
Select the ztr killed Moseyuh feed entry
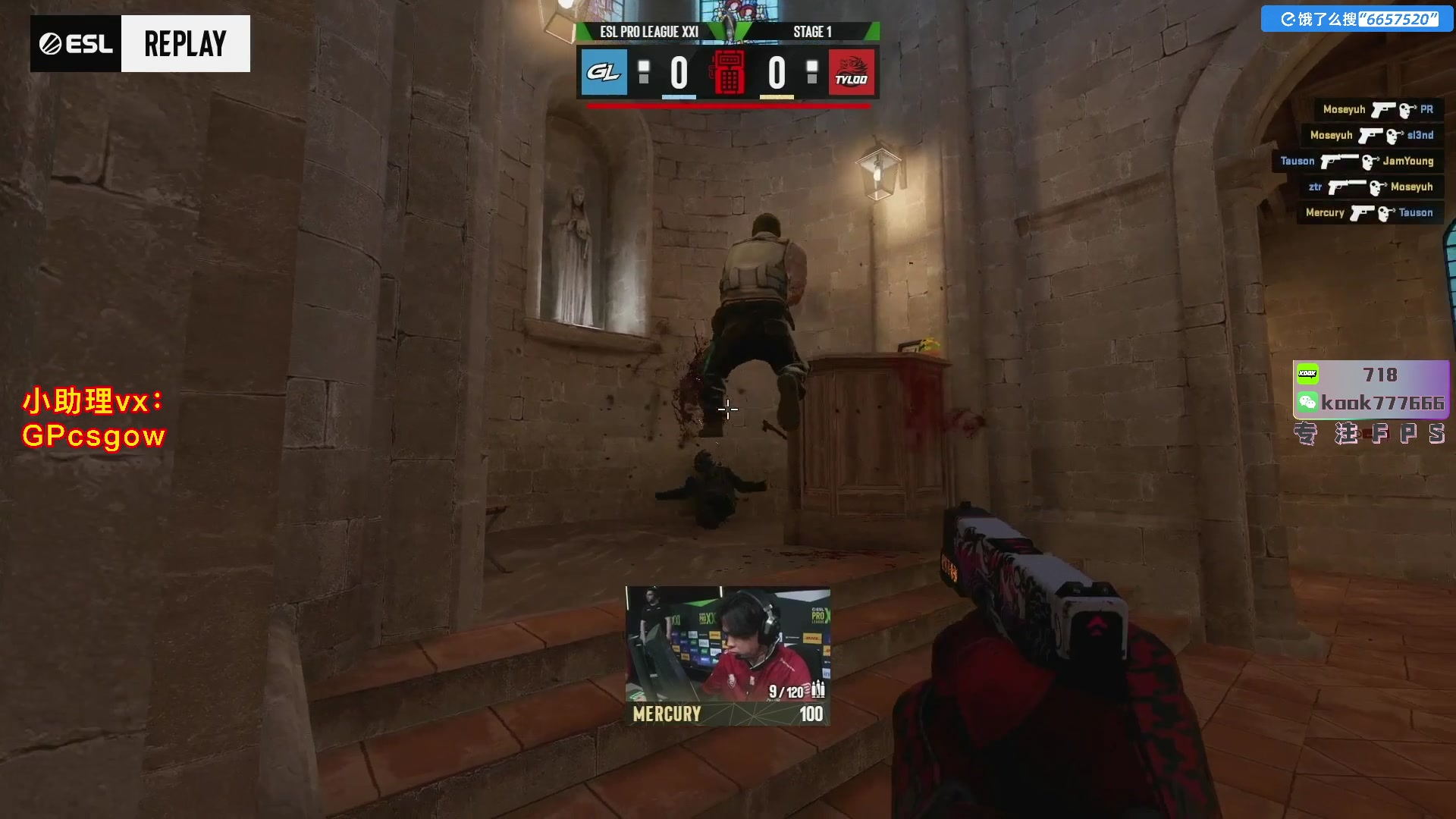[1370, 187]
